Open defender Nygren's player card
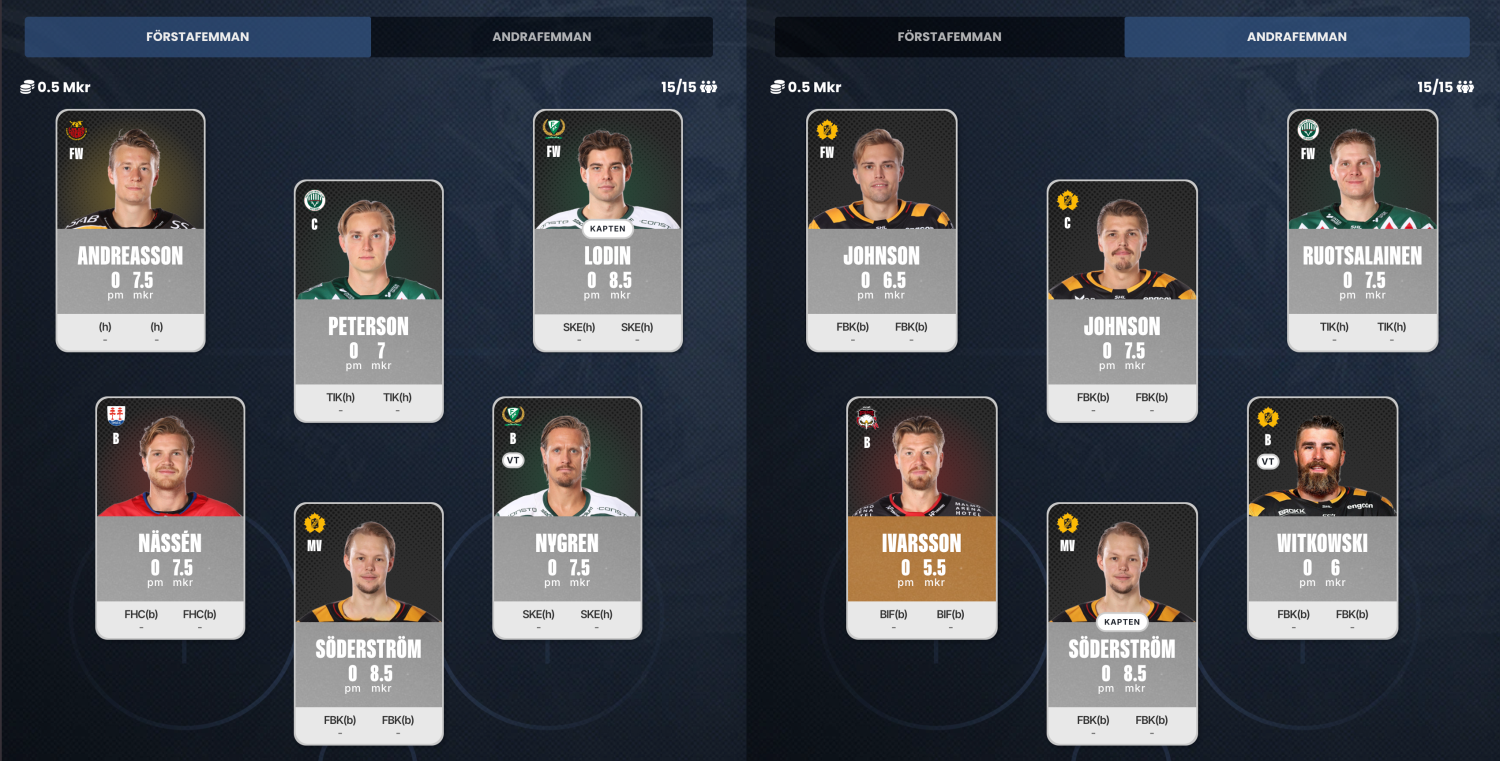This screenshot has width=1500, height=761. point(567,517)
